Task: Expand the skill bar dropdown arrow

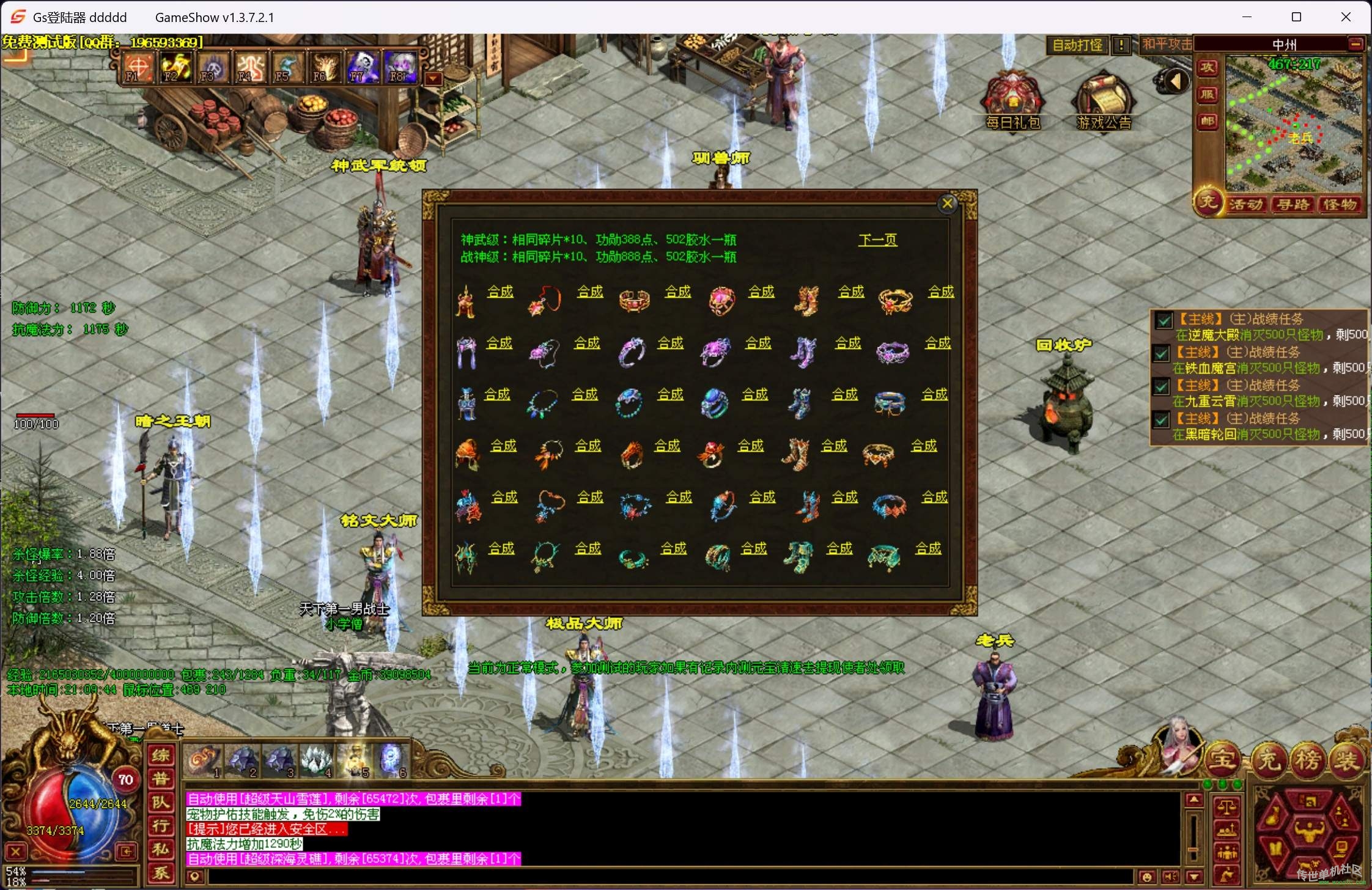Action: tap(433, 78)
